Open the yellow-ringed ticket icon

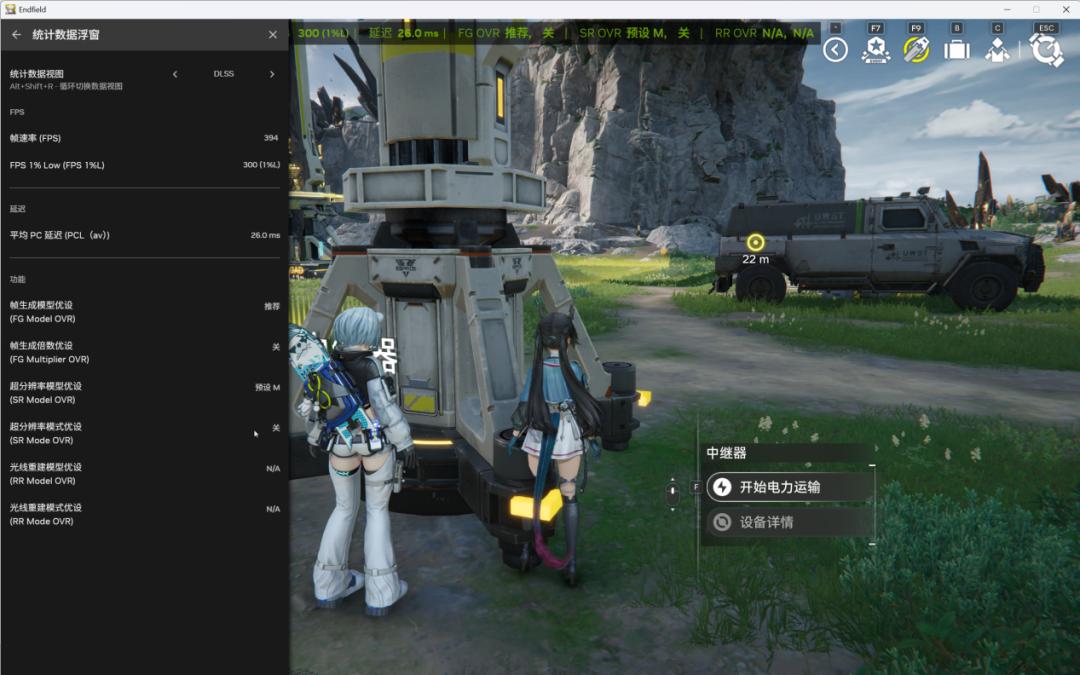coord(916,50)
